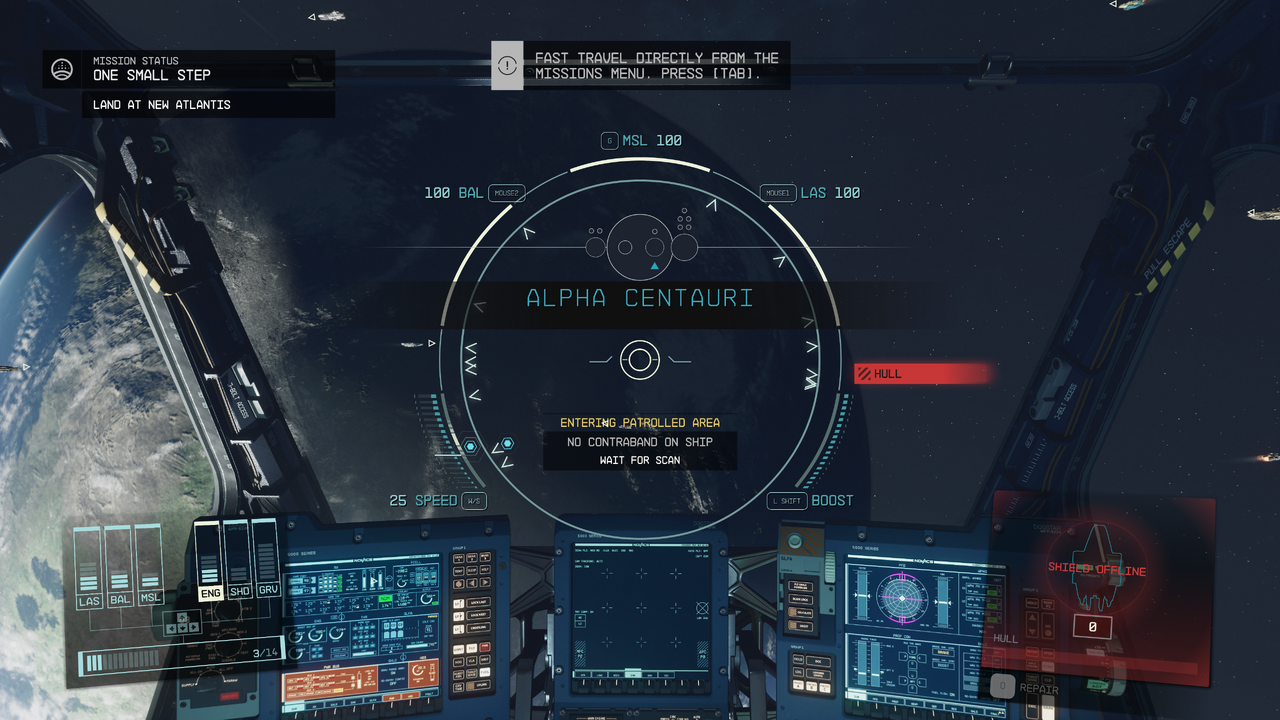Toggle power to the SHD system
1280x720 pixels.
click(x=239, y=590)
